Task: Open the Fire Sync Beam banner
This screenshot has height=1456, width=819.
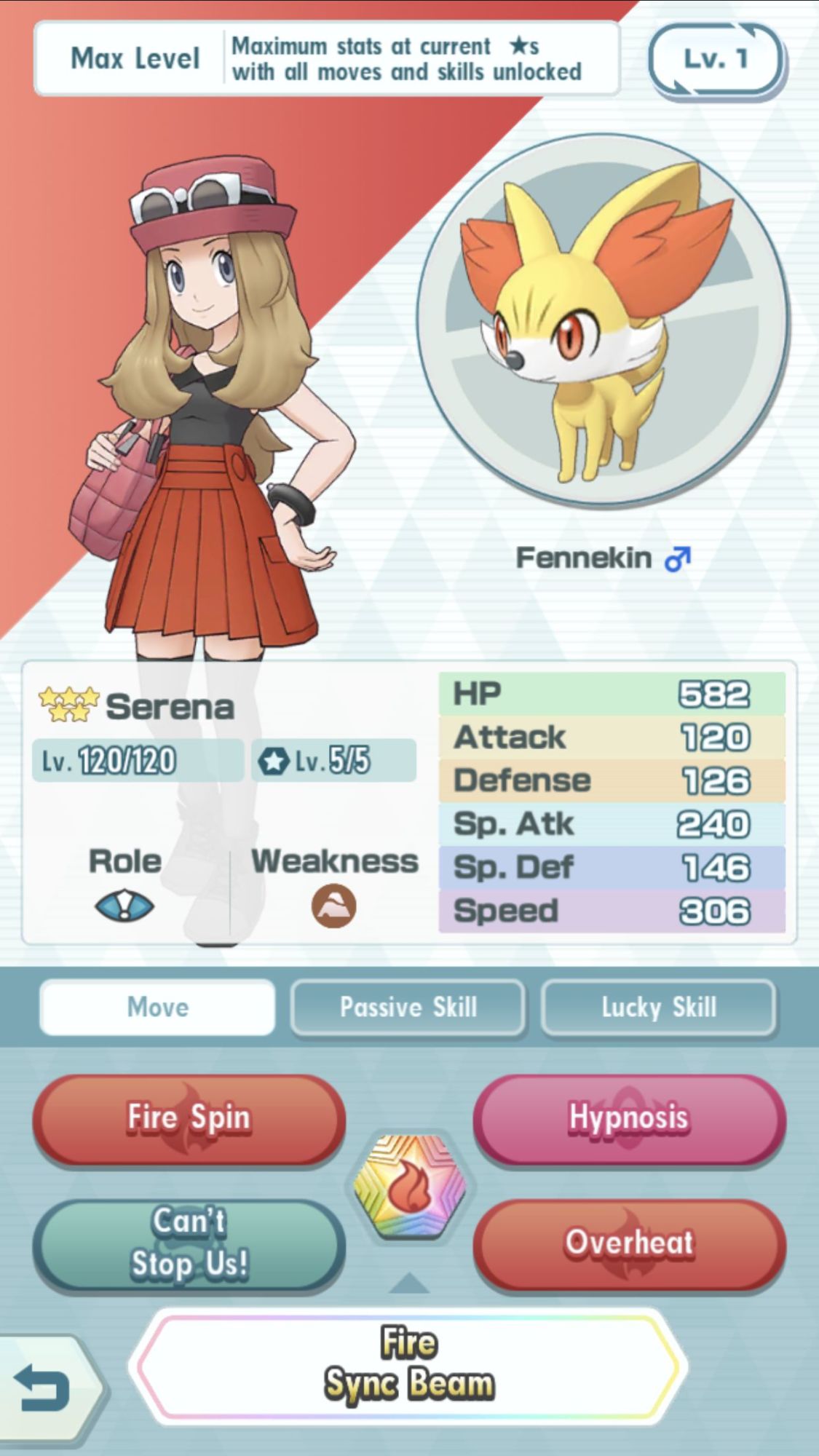Action: pos(408,1364)
